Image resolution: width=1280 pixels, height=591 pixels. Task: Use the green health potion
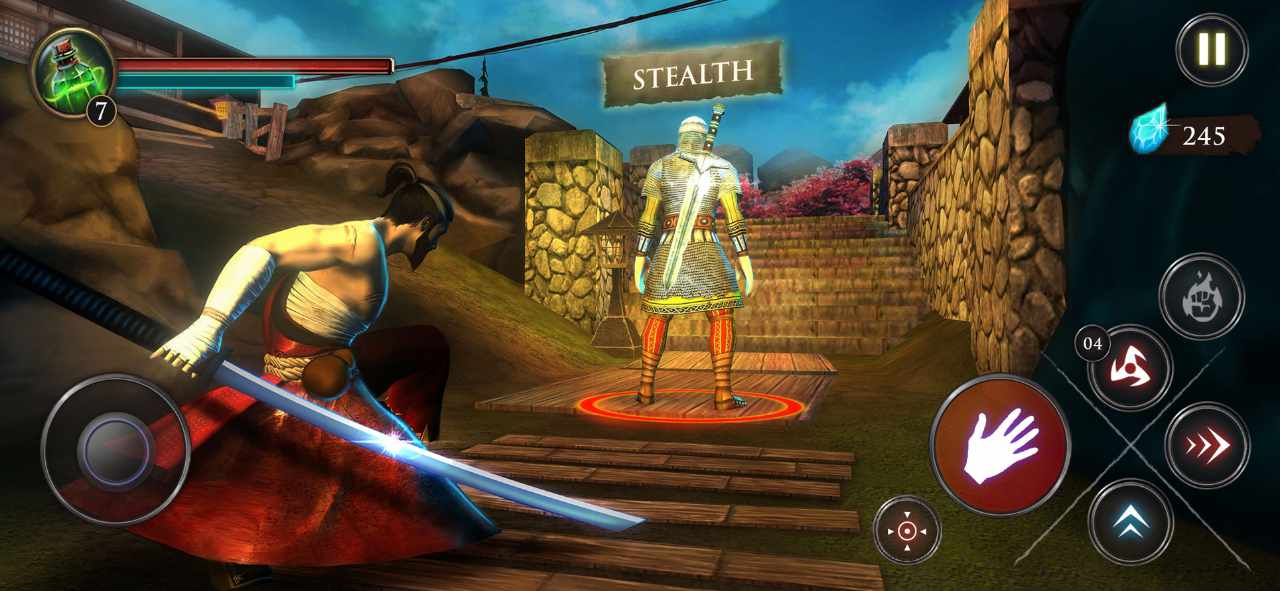(x=73, y=72)
